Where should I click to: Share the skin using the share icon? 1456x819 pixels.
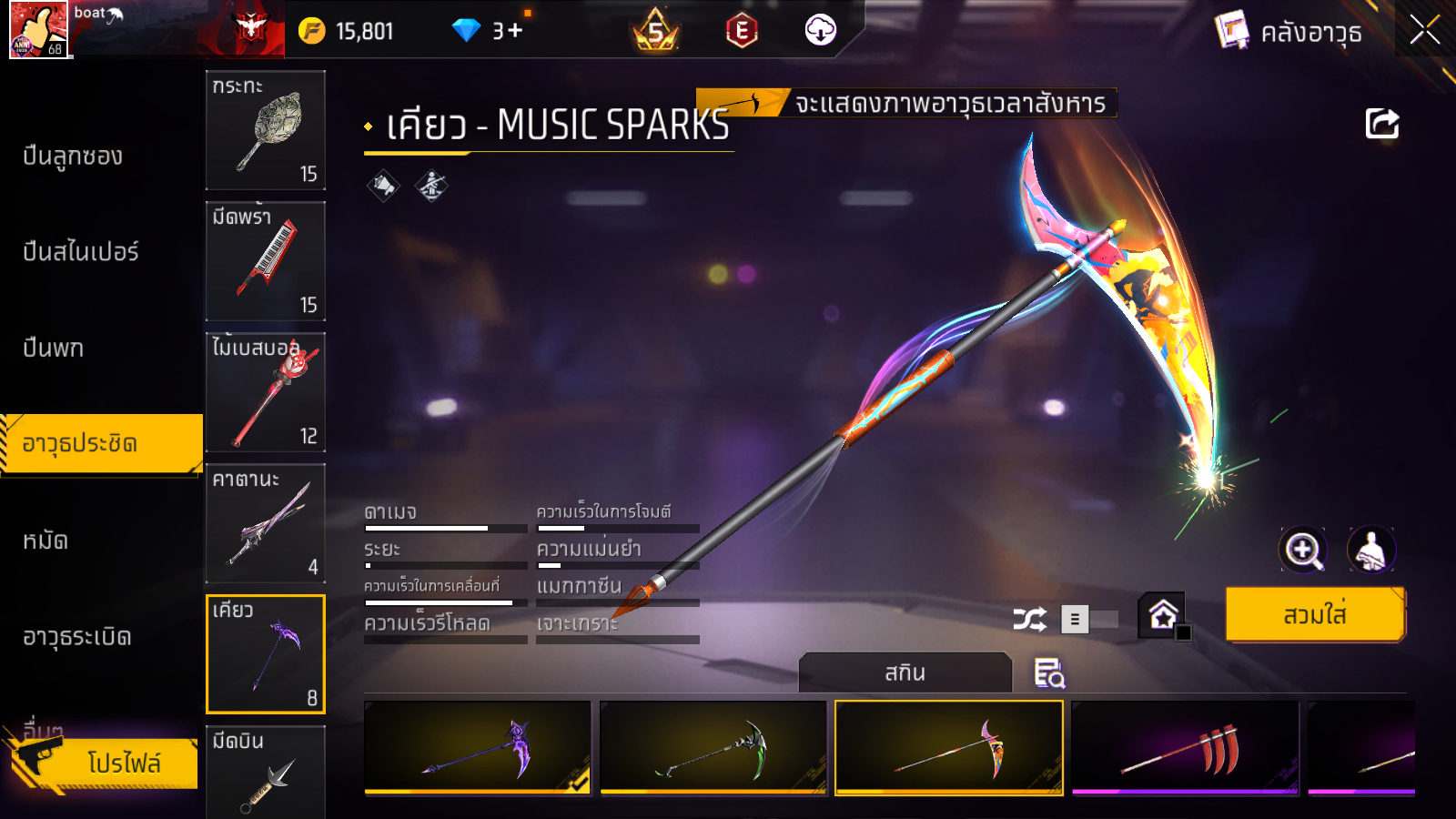click(x=1381, y=124)
